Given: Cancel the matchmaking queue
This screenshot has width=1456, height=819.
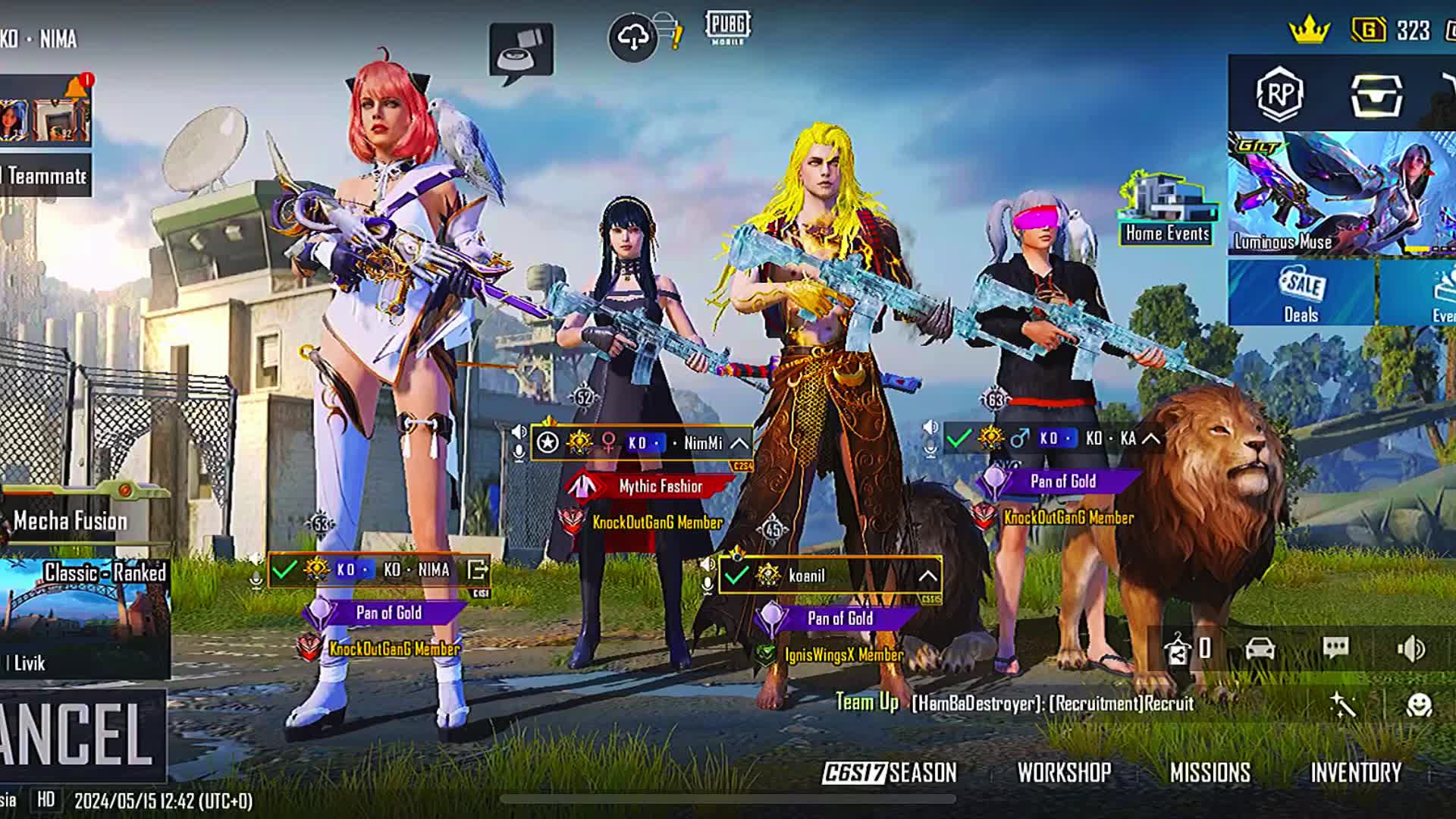Looking at the screenshot, I should pos(80,734).
